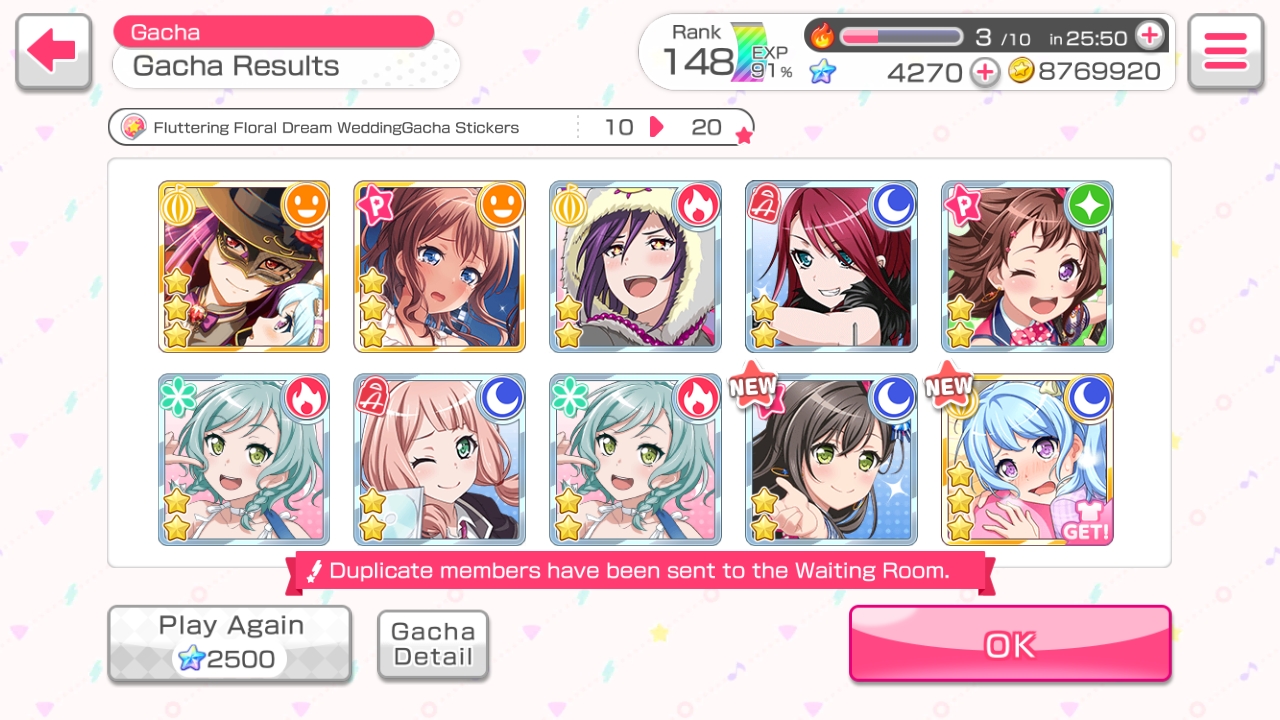
Task: Confirm results with the OK button
Action: point(1009,644)
